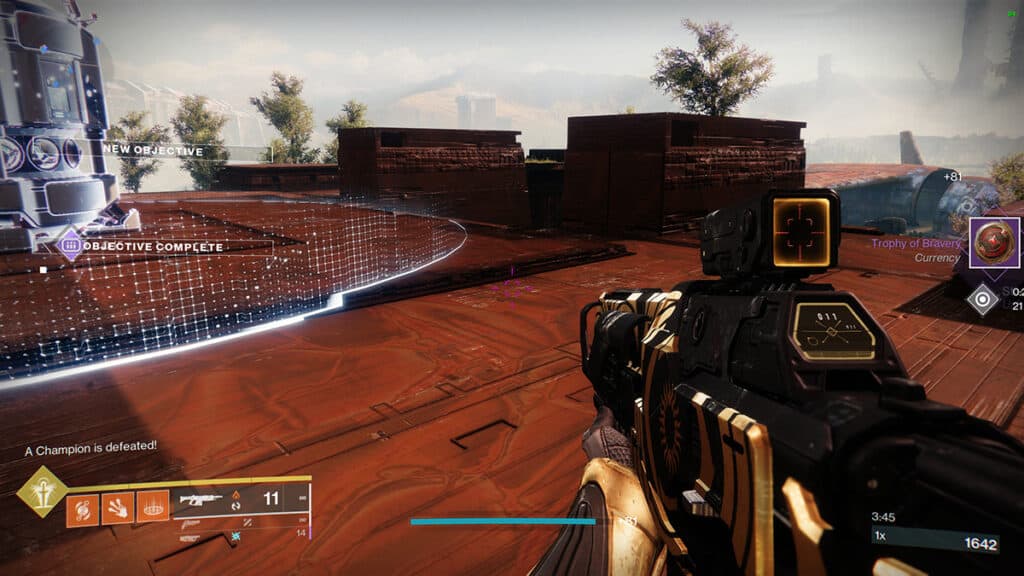Activate the orange grenade ability icon

(83, 510)
